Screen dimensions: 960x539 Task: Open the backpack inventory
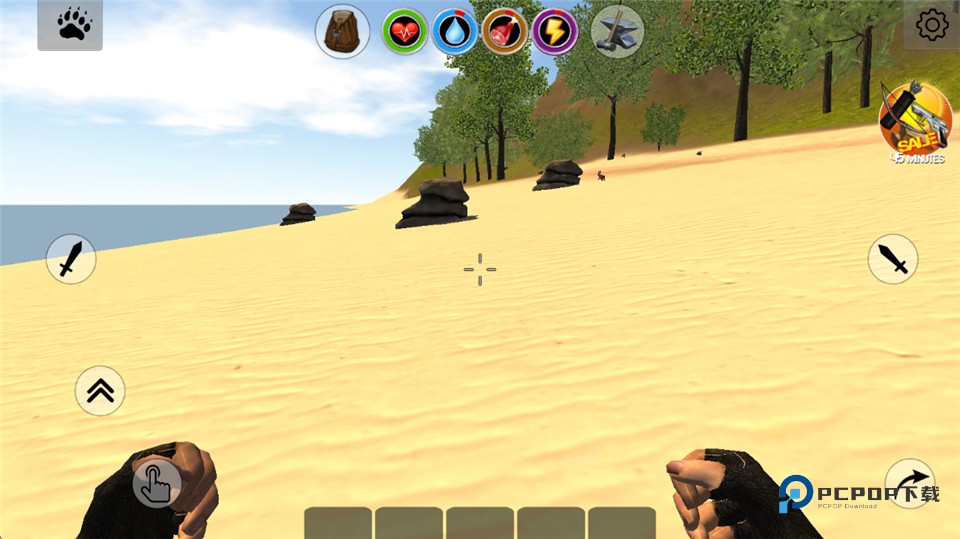click(343, 31)
